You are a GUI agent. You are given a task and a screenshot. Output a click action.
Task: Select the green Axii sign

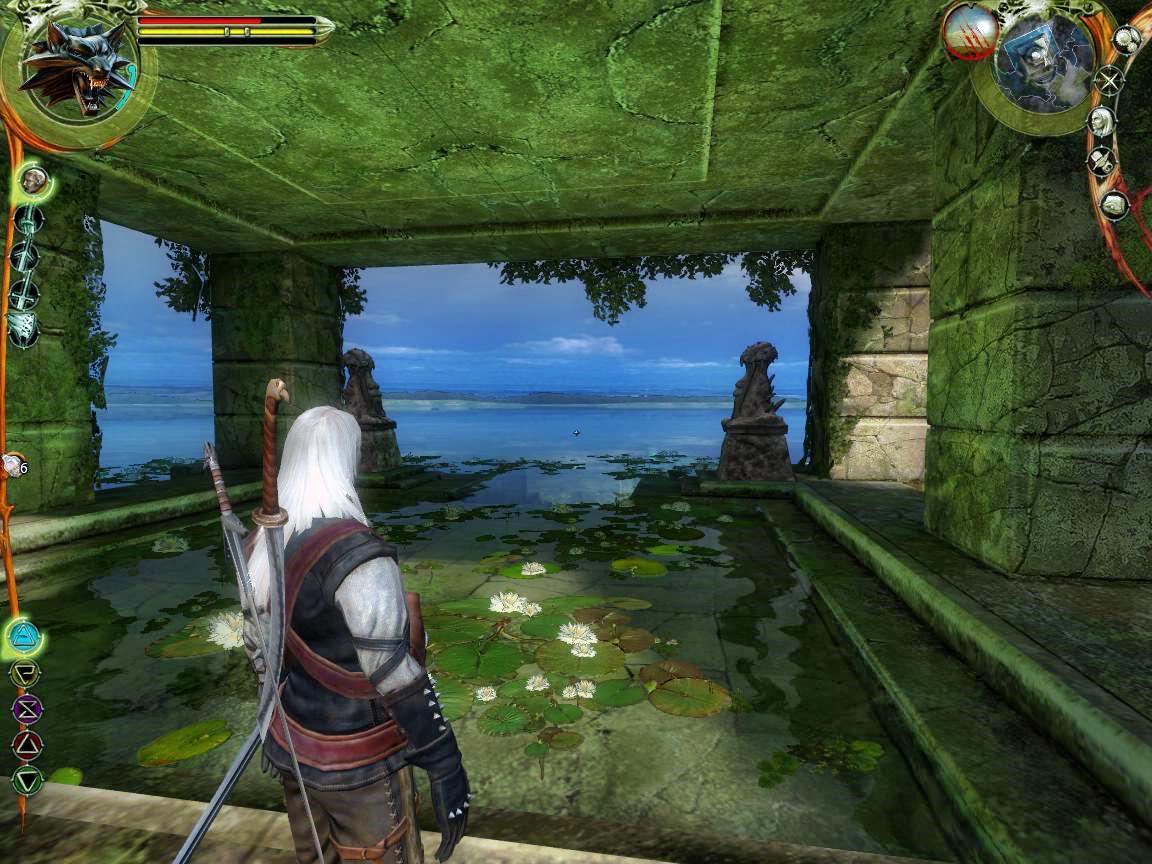[x=27, y=779]
